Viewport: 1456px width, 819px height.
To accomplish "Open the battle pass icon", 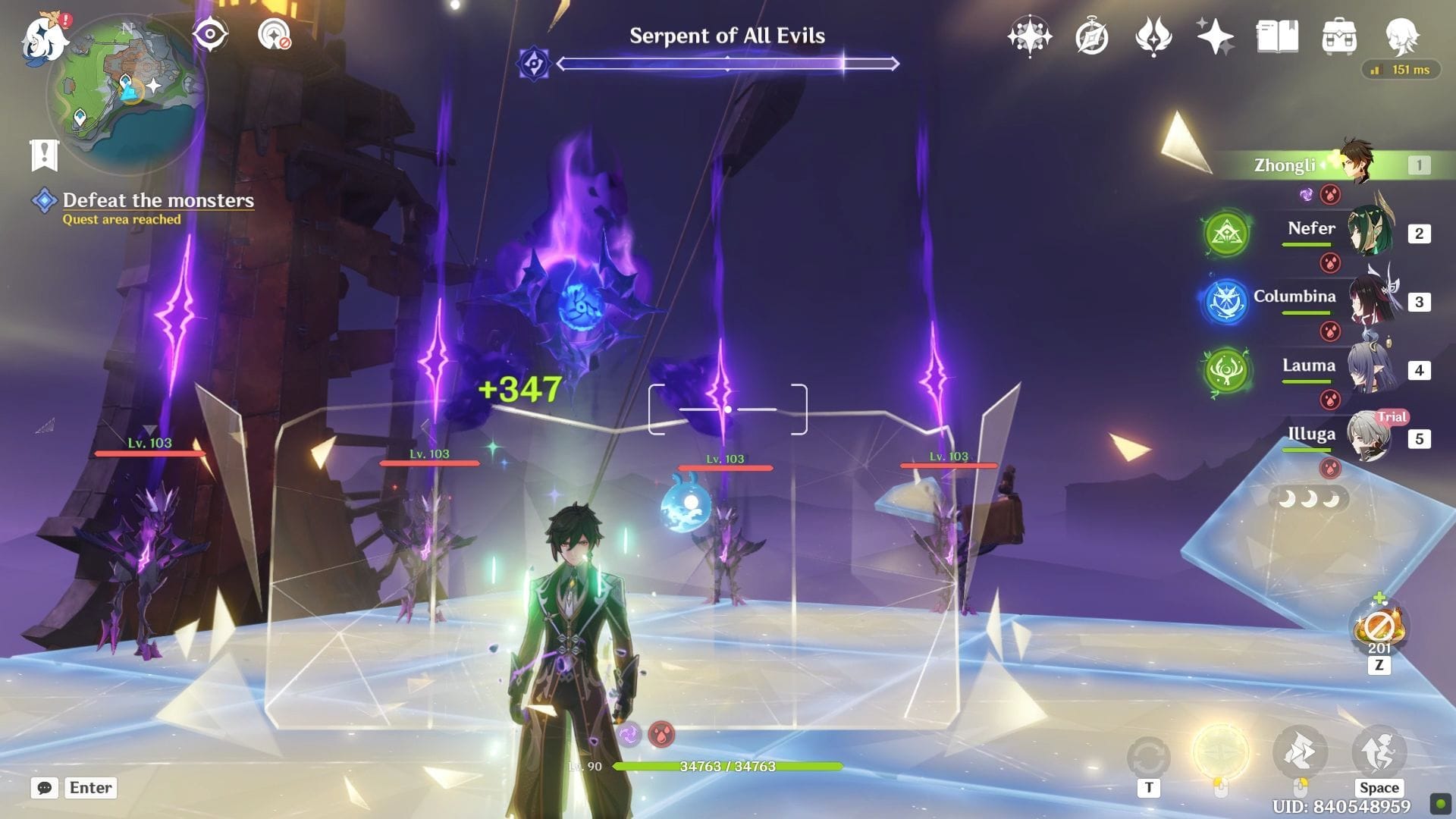I will click(1153, 36).
